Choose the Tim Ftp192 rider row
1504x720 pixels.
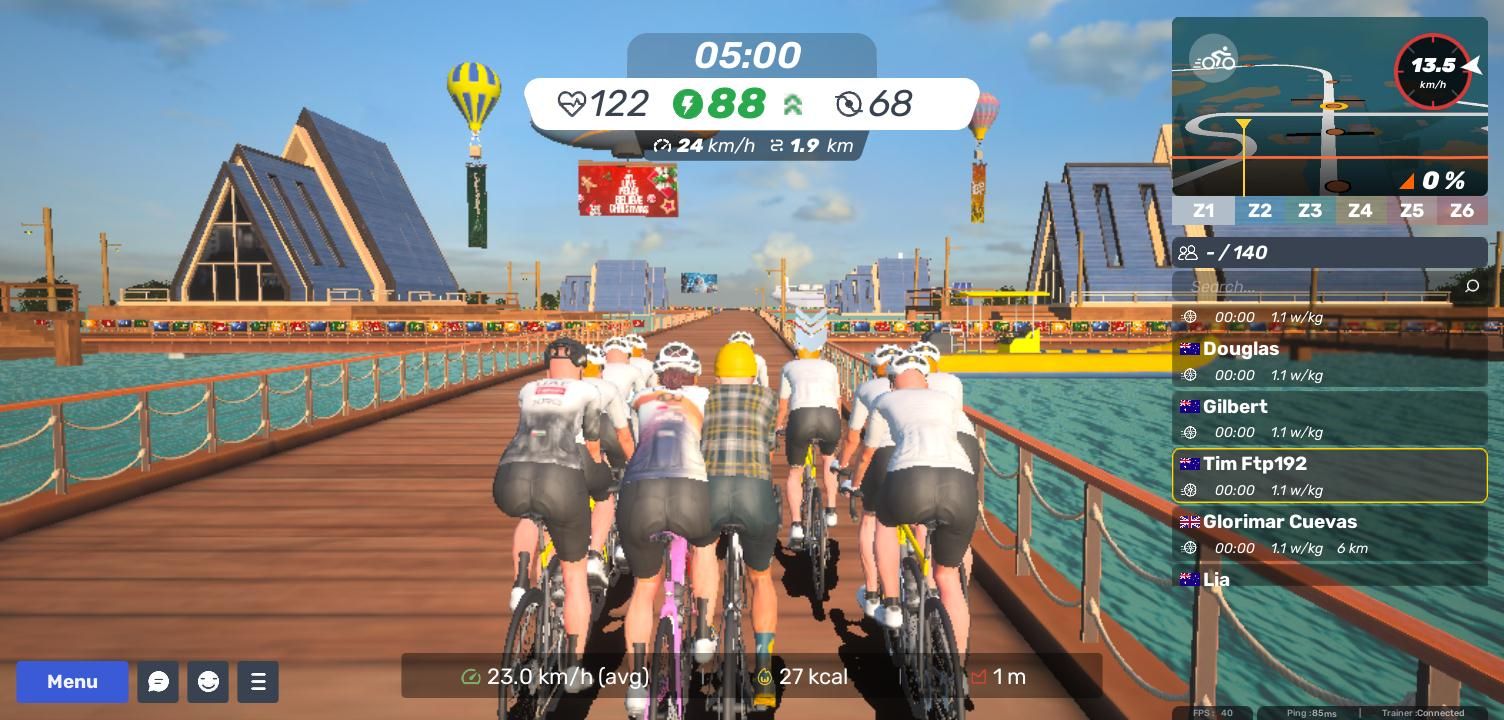(x=1329, y=476)
